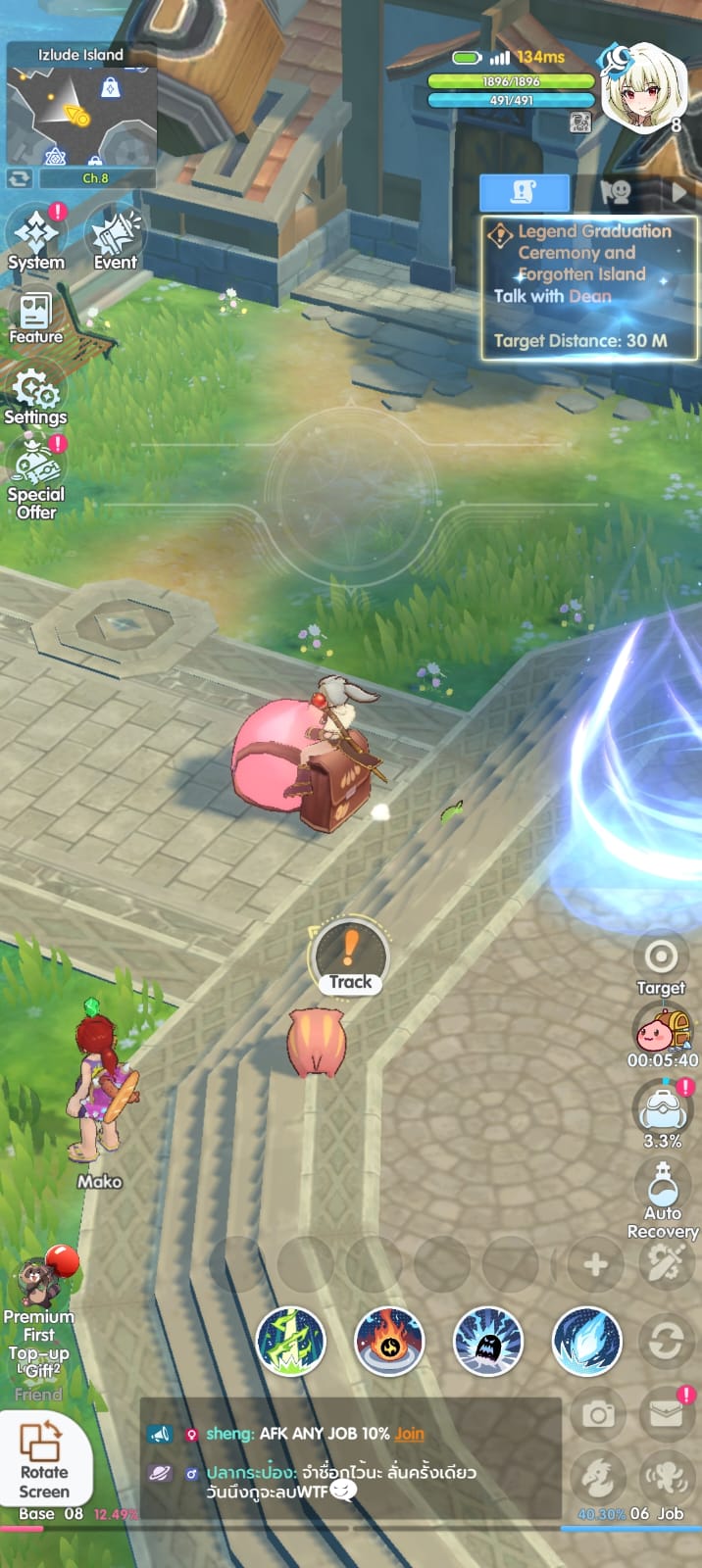Viewport: 702px width, 1568px height.
Task: Tap the Rotate Screen button
Action: [44, 1458]
